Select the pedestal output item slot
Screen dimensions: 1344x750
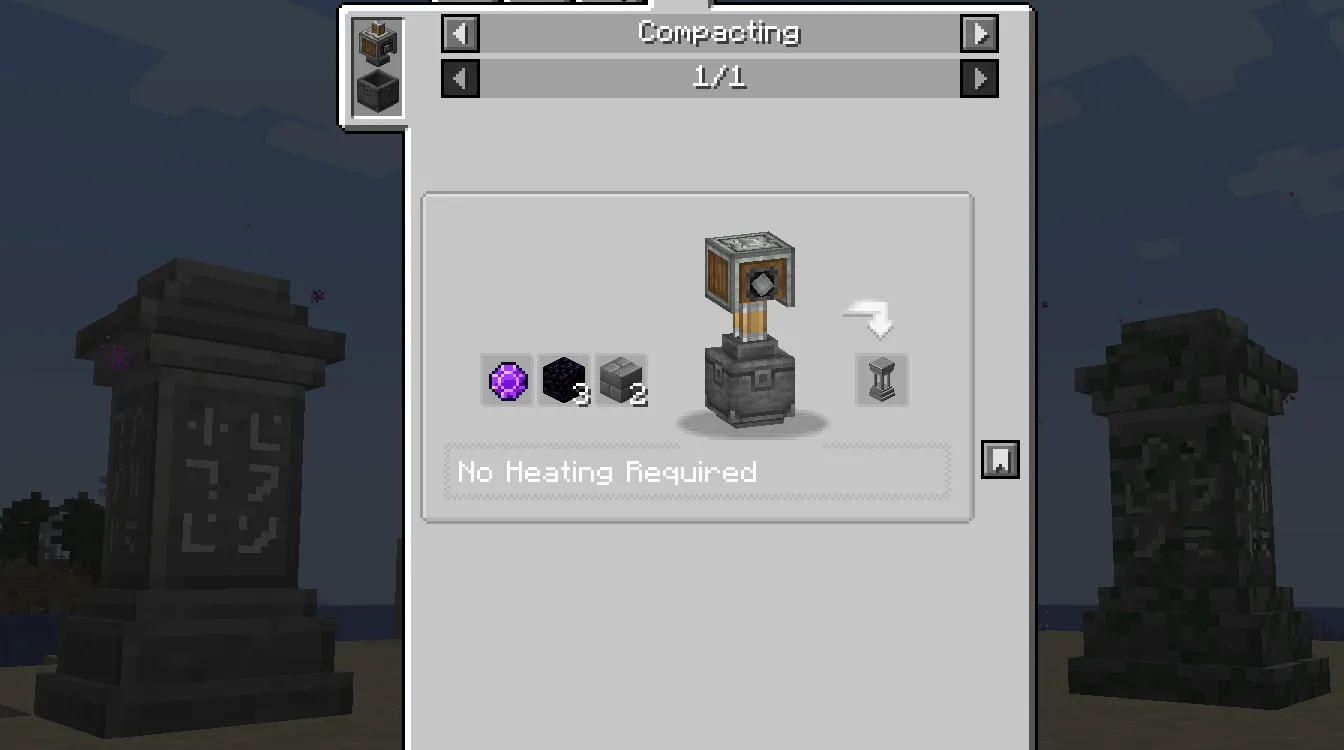click(880, 380)
